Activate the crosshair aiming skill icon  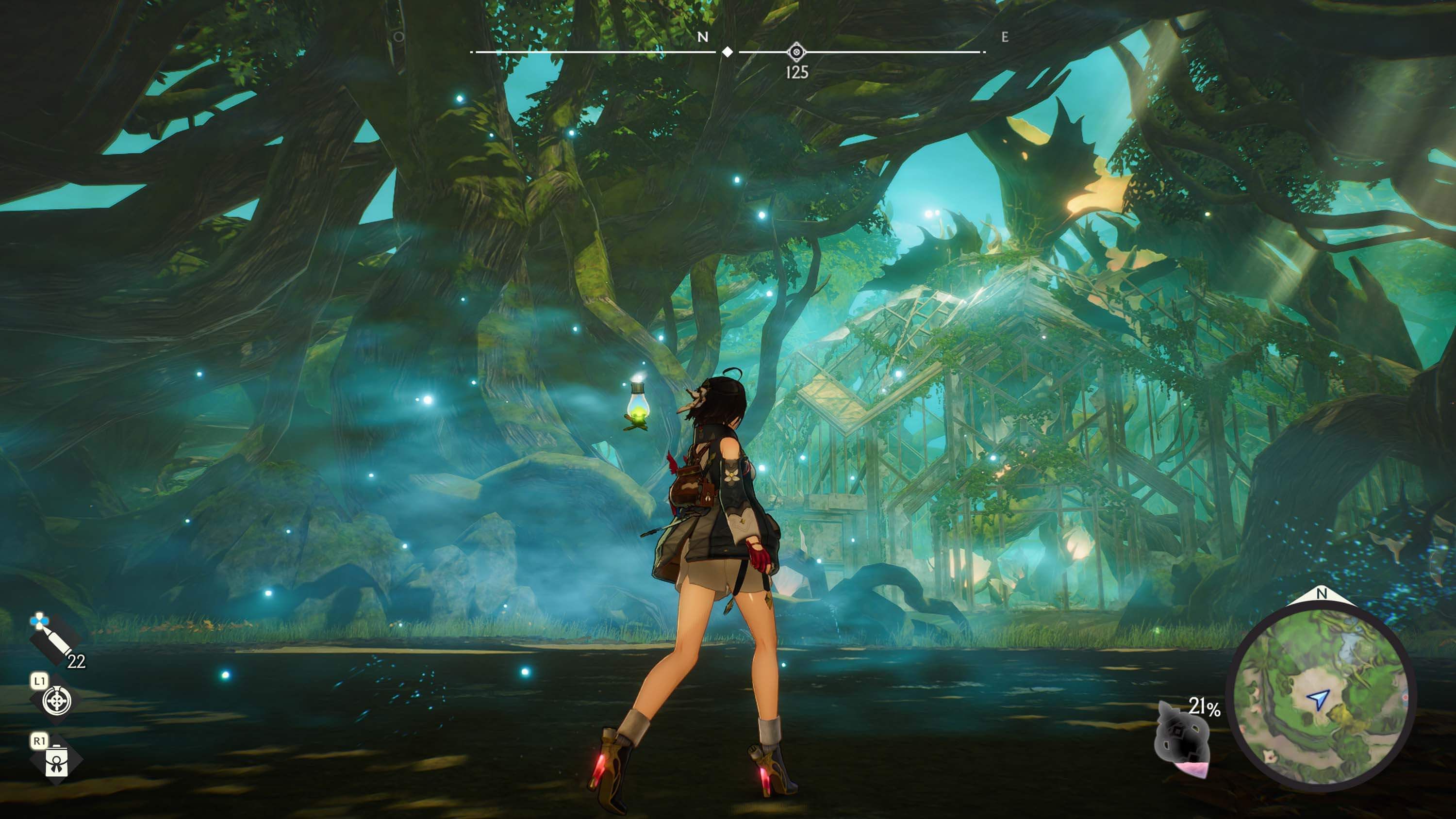[57, 702]
